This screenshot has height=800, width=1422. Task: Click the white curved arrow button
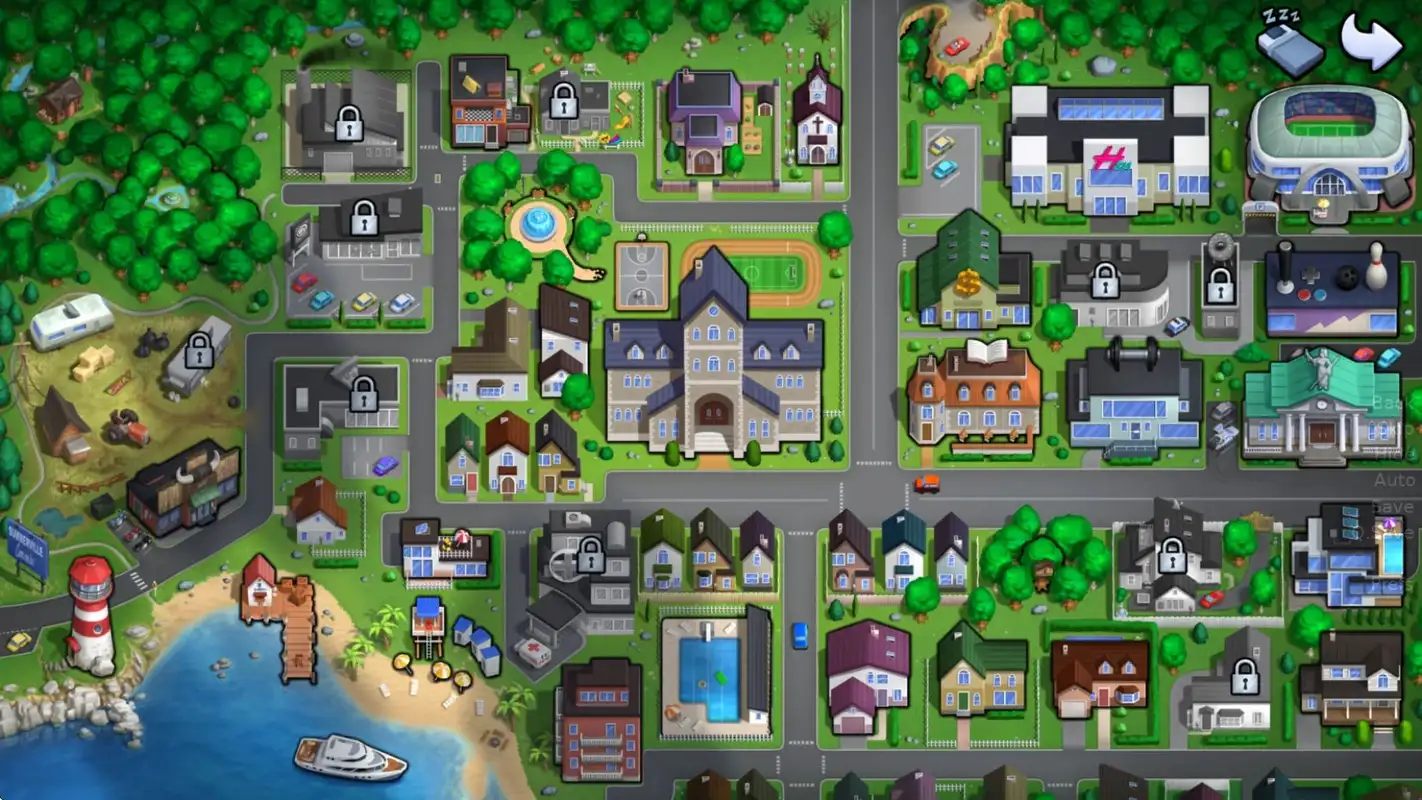point(1372,40)
